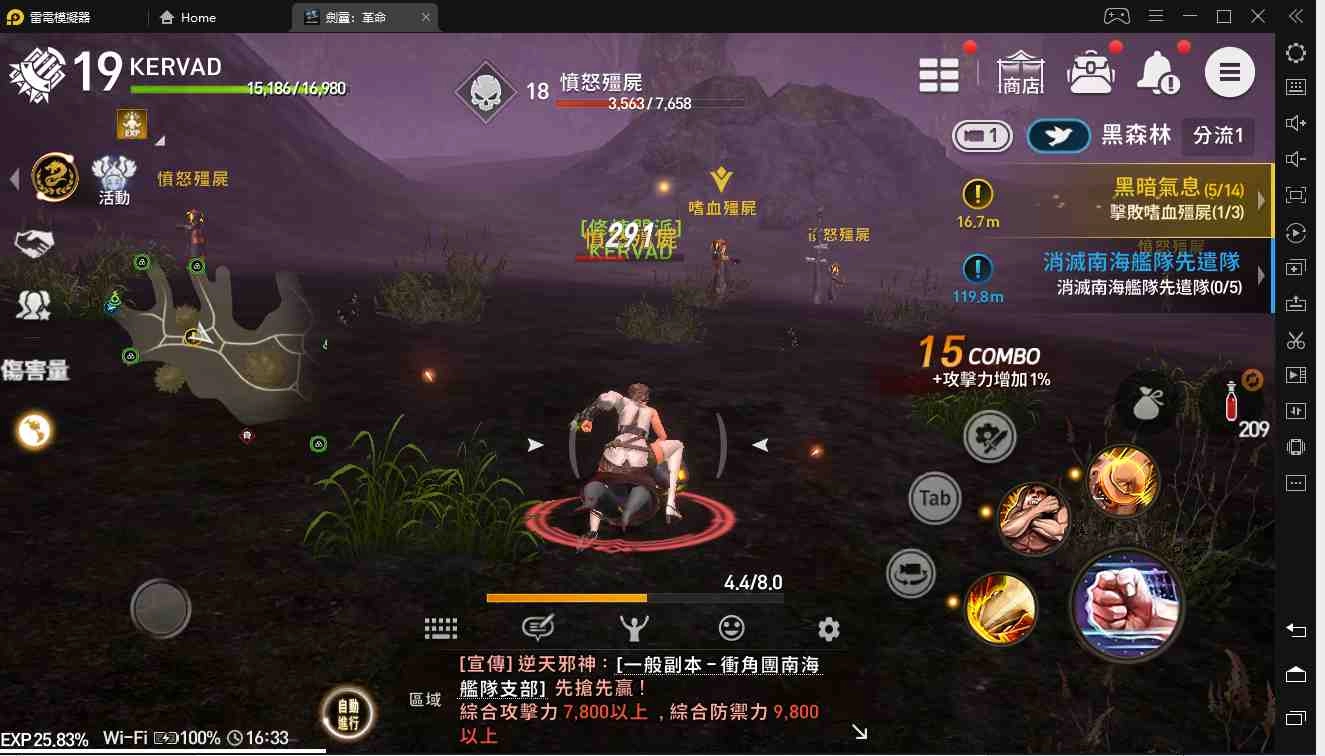The width and height of the screenshot is (1325, 756).
Task: Click the 4.4/8.0 progress gauge
Action: pyautogui.click(x=634, y=597)
